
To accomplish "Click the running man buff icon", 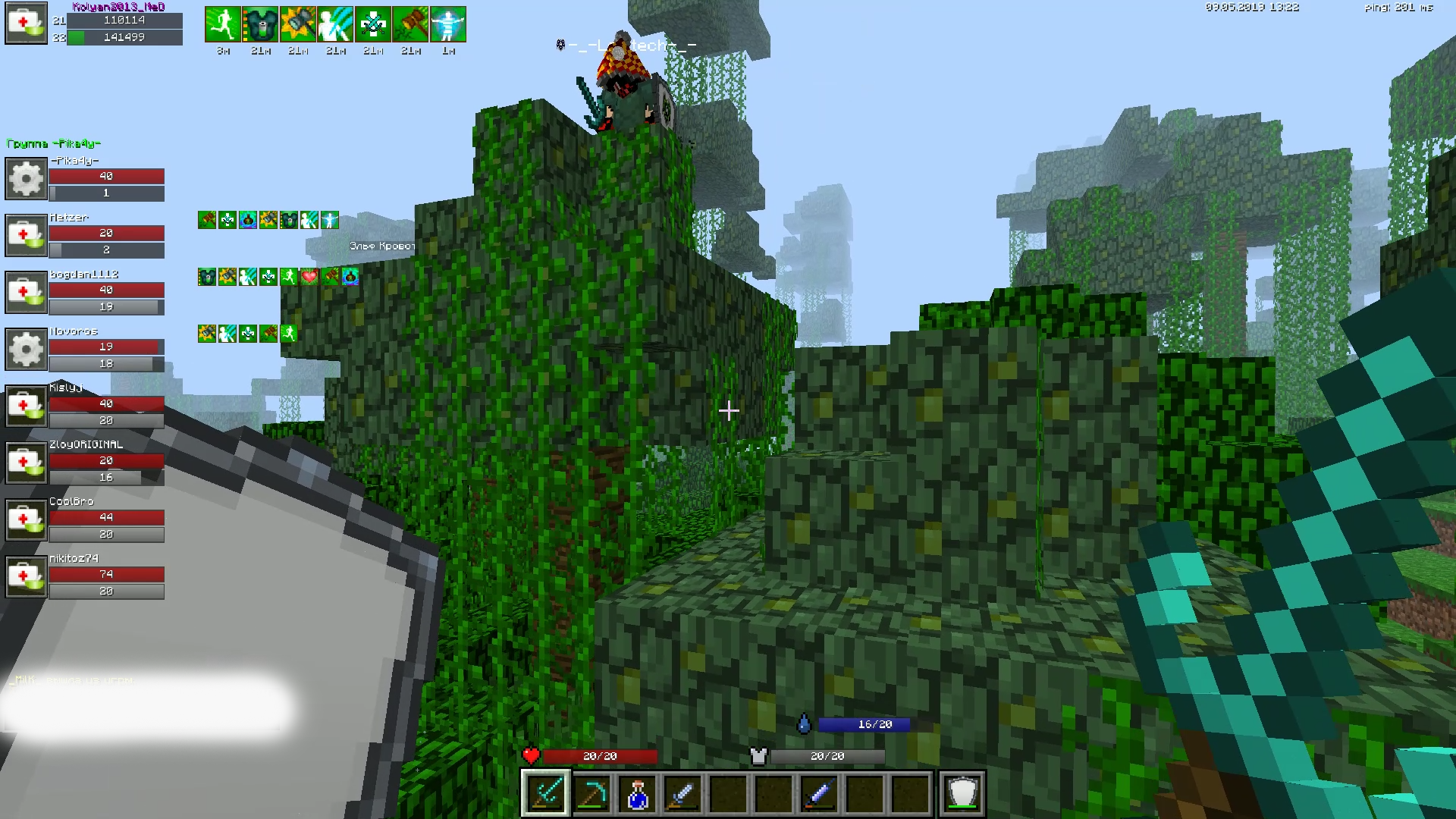I will (x=223, y=24).
